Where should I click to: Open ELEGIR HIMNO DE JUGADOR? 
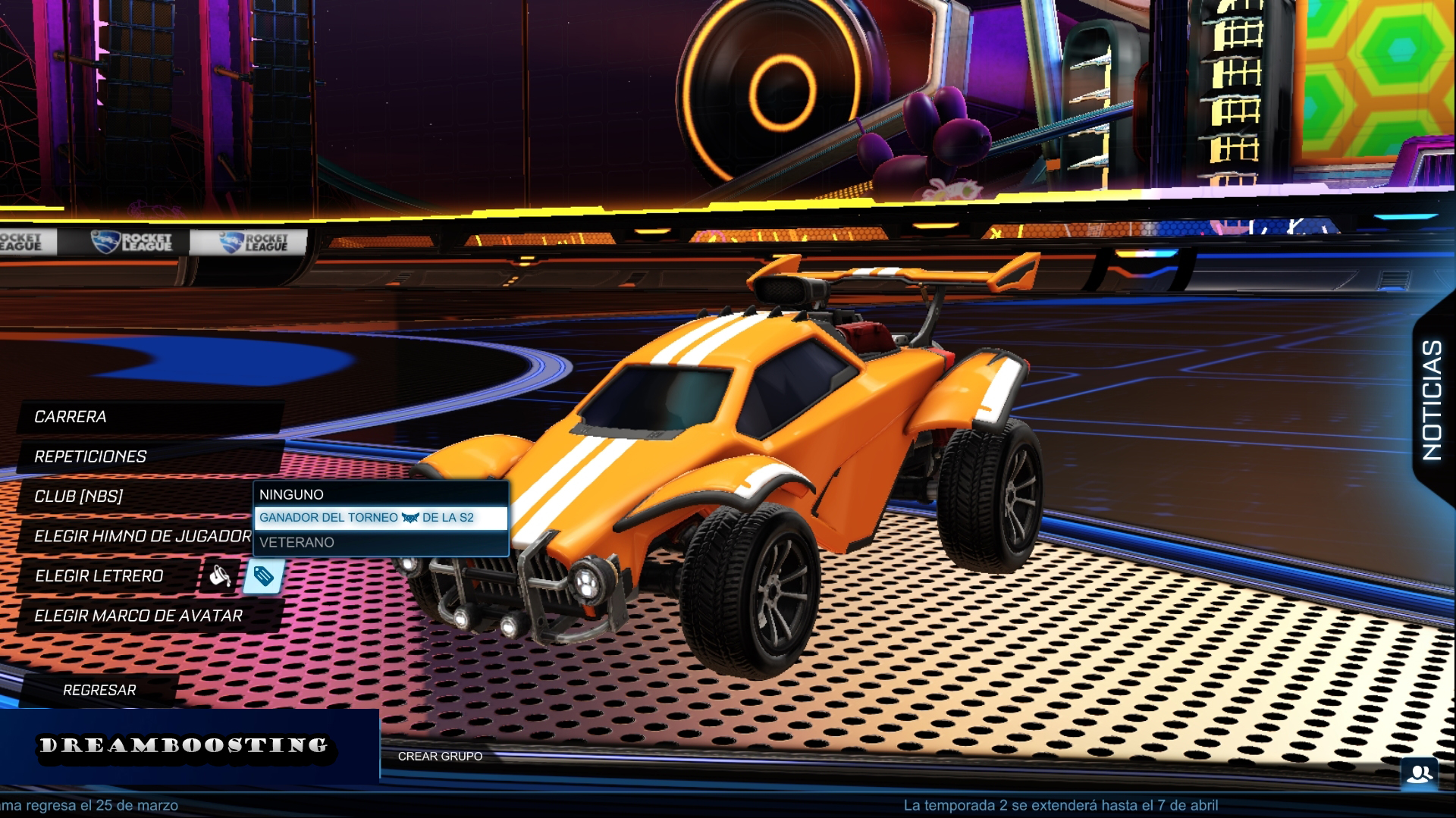click(144, 537)
